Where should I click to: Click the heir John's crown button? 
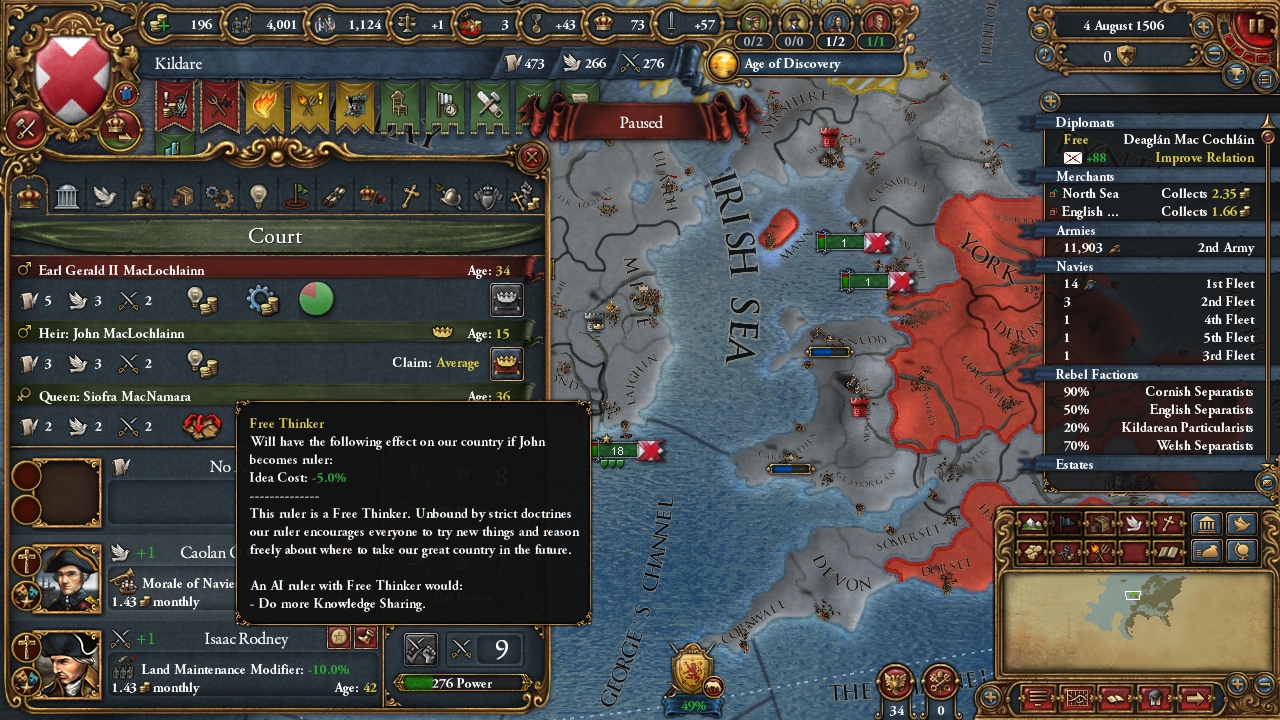(507, 363)
